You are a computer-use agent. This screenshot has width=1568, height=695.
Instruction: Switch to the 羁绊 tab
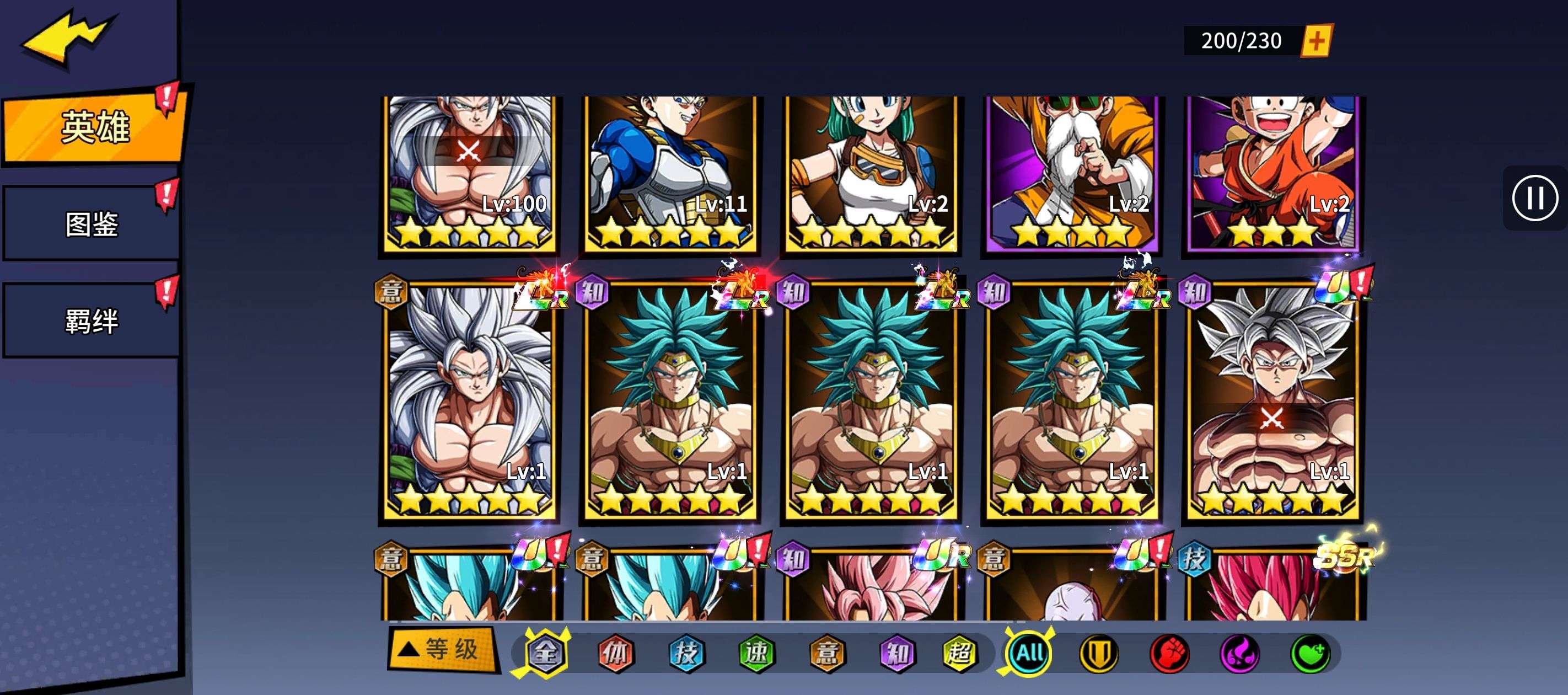pos(92,321)
